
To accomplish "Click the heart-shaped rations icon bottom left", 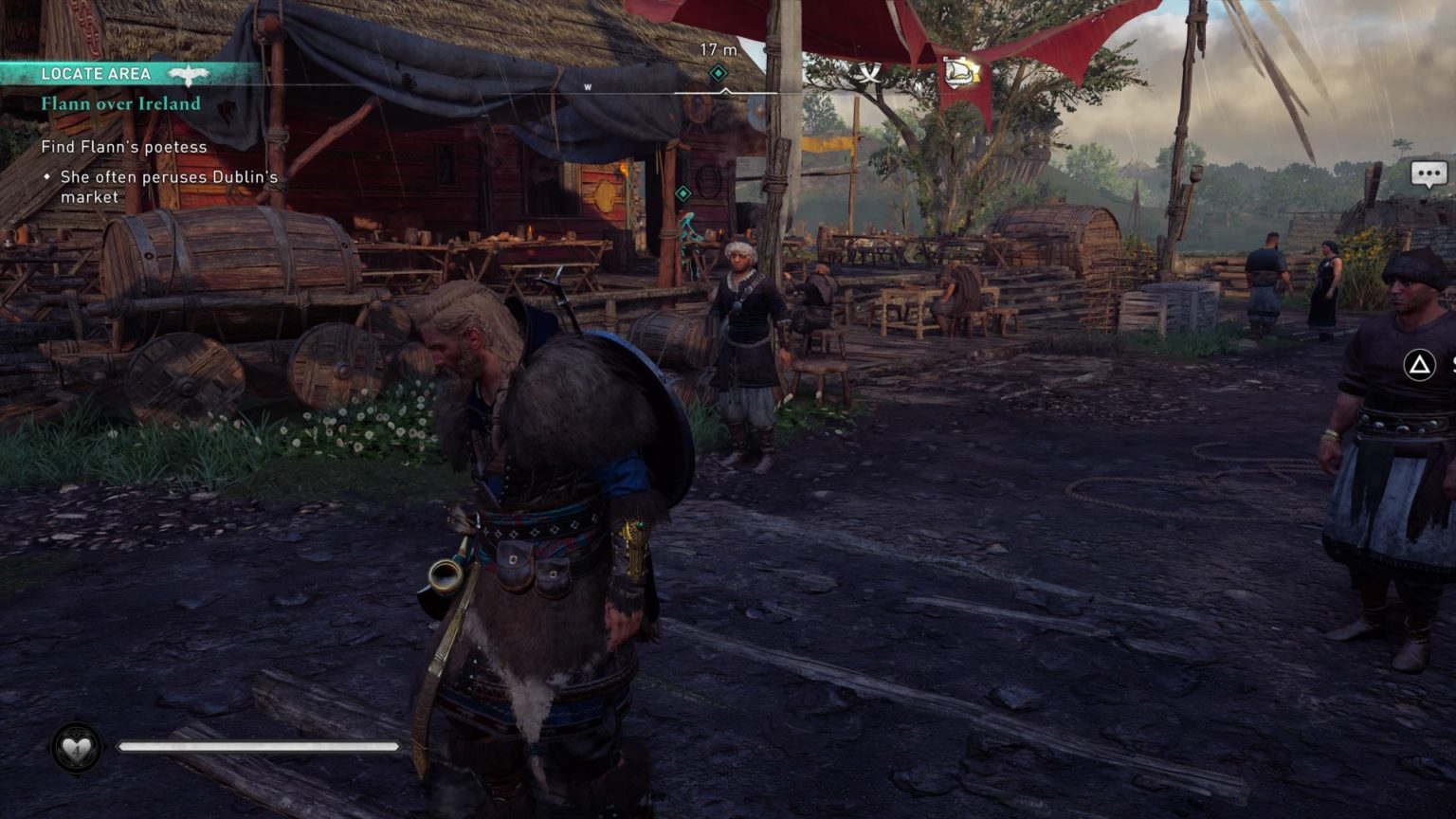I will tap(77, 748).
